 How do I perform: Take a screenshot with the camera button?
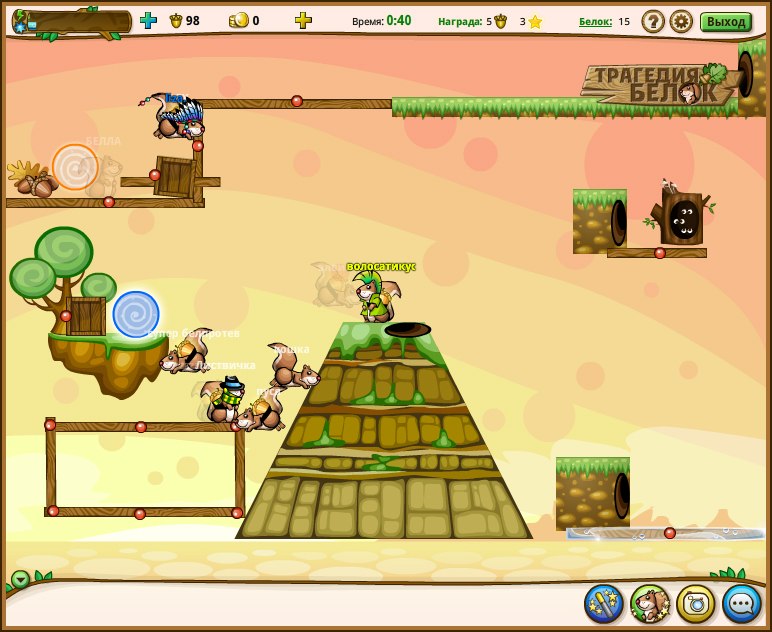(x=696, y=603)
